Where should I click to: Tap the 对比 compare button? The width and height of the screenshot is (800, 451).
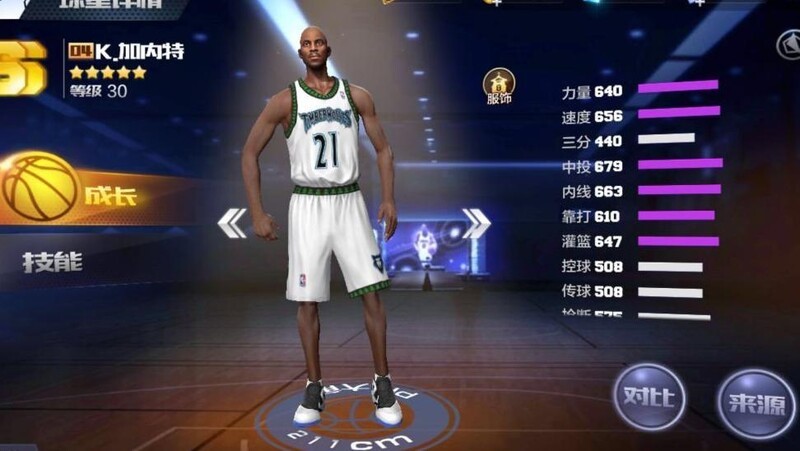tap(649, 395)
